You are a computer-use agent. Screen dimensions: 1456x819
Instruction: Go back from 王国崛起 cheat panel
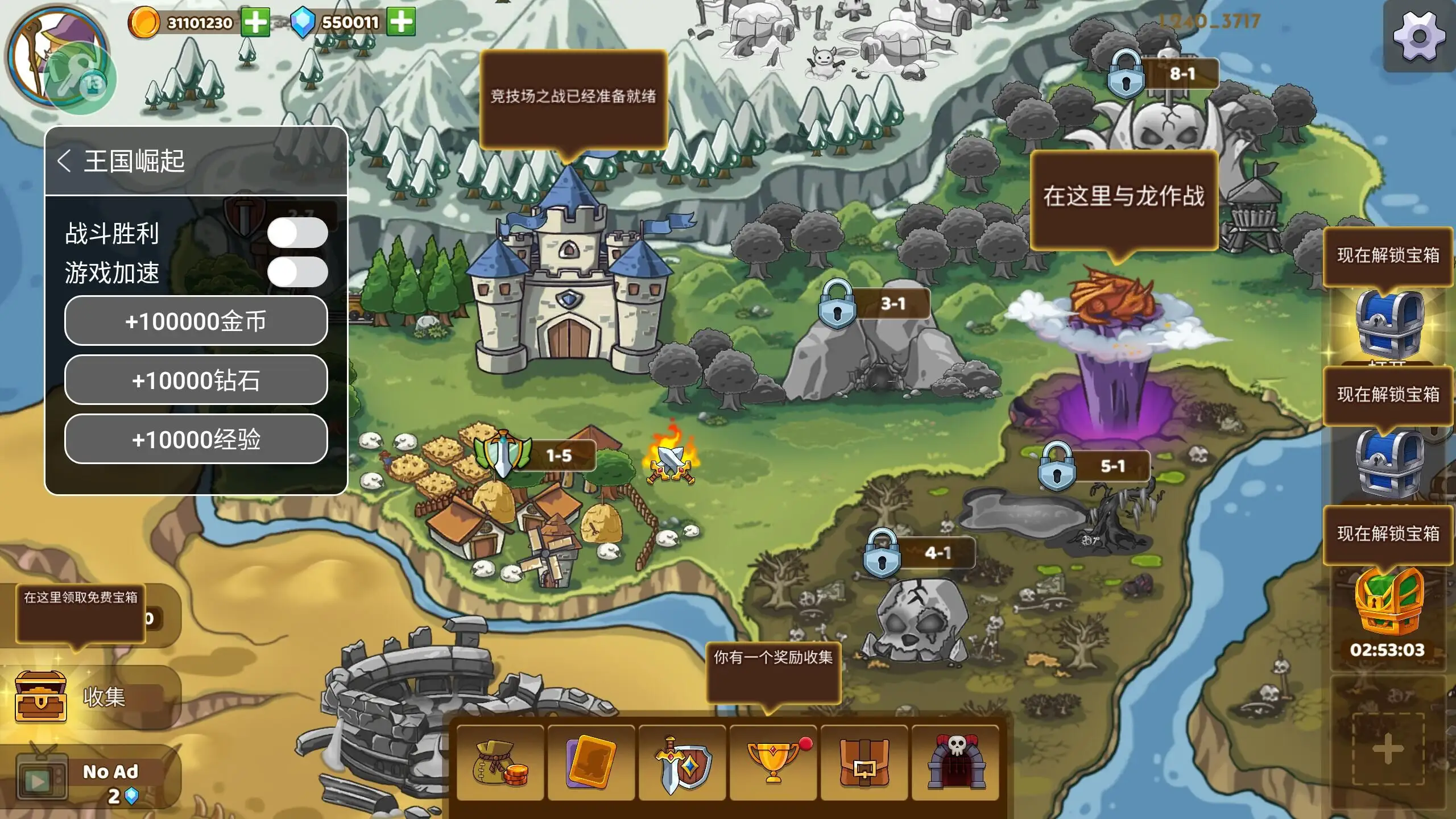[x=64, y=161]
